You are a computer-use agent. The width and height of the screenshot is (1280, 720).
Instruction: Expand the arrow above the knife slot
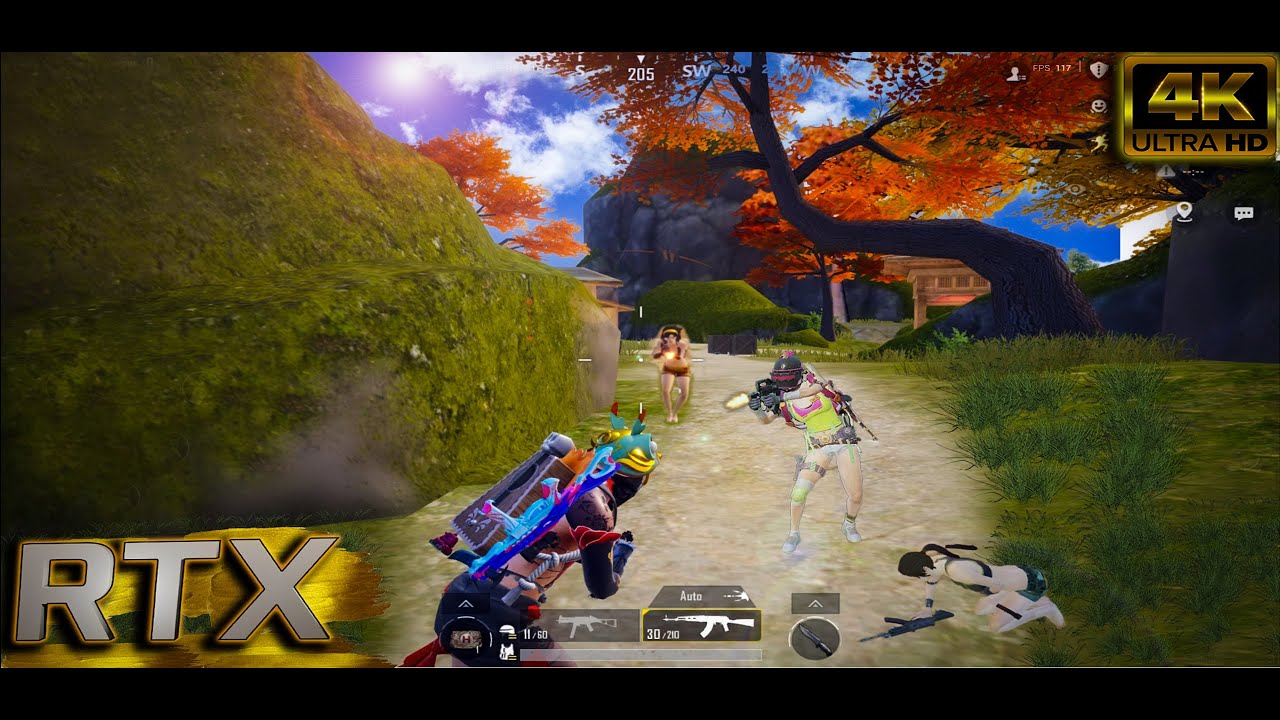(814, 604)
